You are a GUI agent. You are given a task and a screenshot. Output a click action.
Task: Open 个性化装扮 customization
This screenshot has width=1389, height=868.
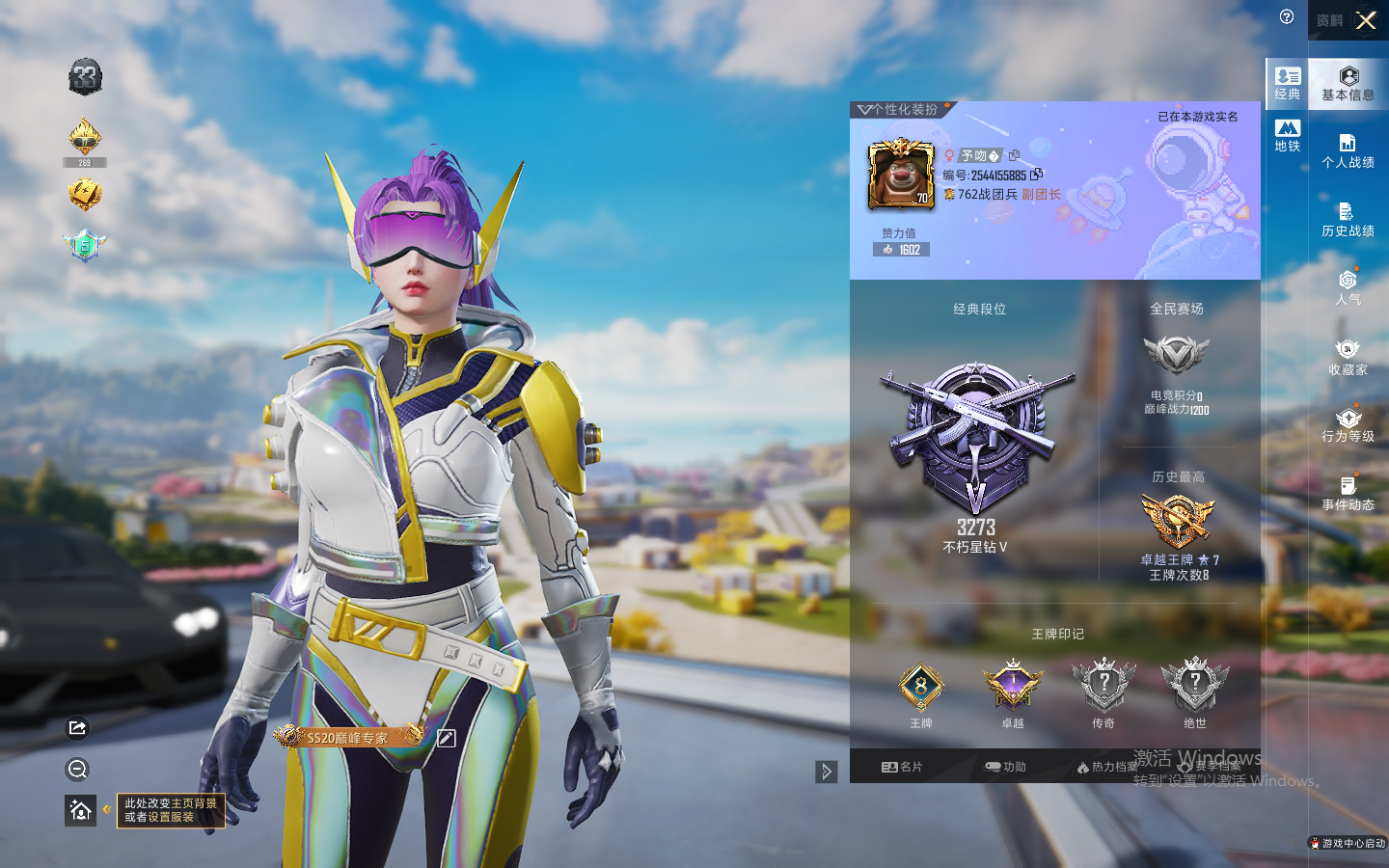pos(898,110)
